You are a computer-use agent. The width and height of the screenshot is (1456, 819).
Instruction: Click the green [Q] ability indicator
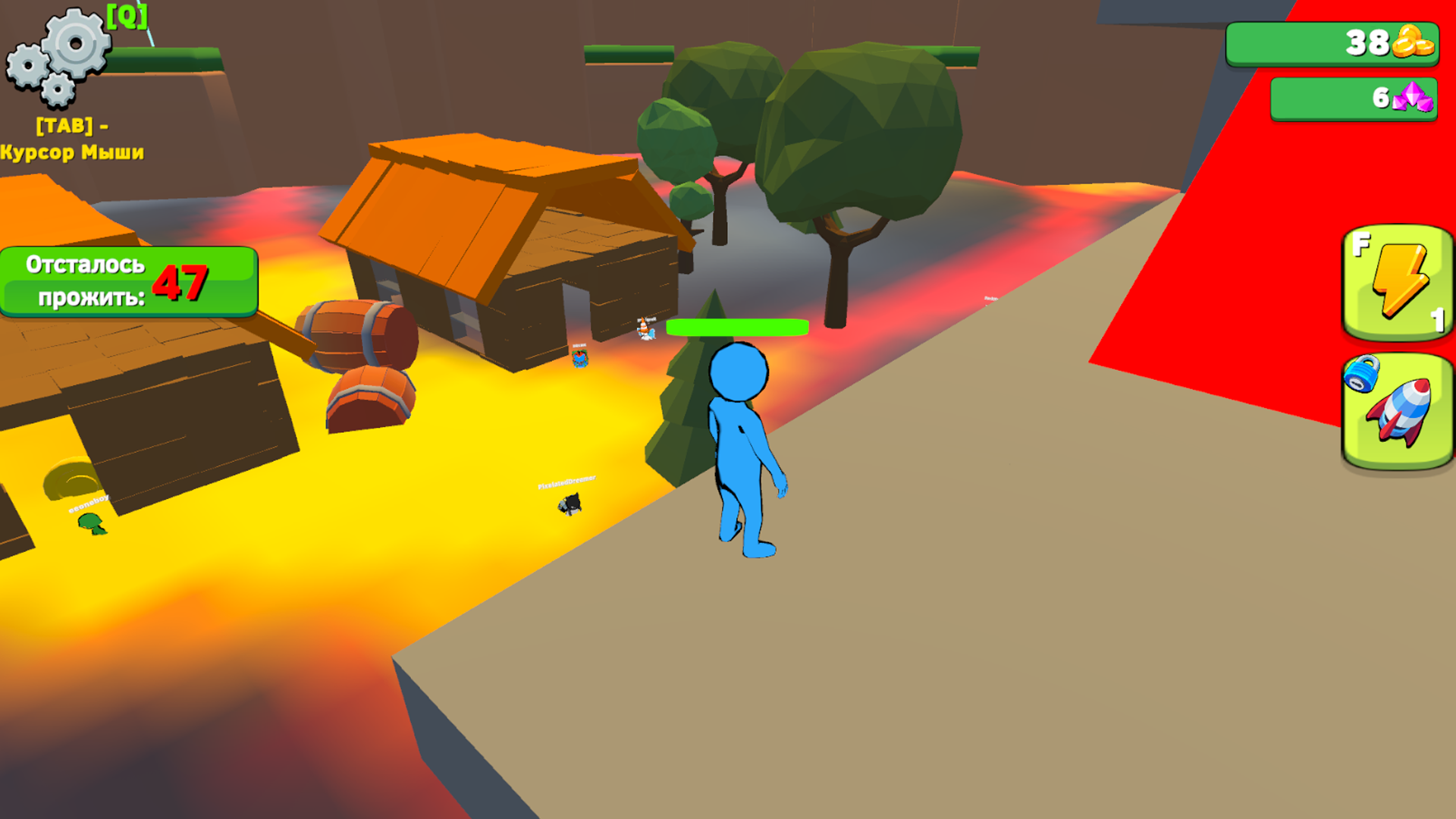127,15
